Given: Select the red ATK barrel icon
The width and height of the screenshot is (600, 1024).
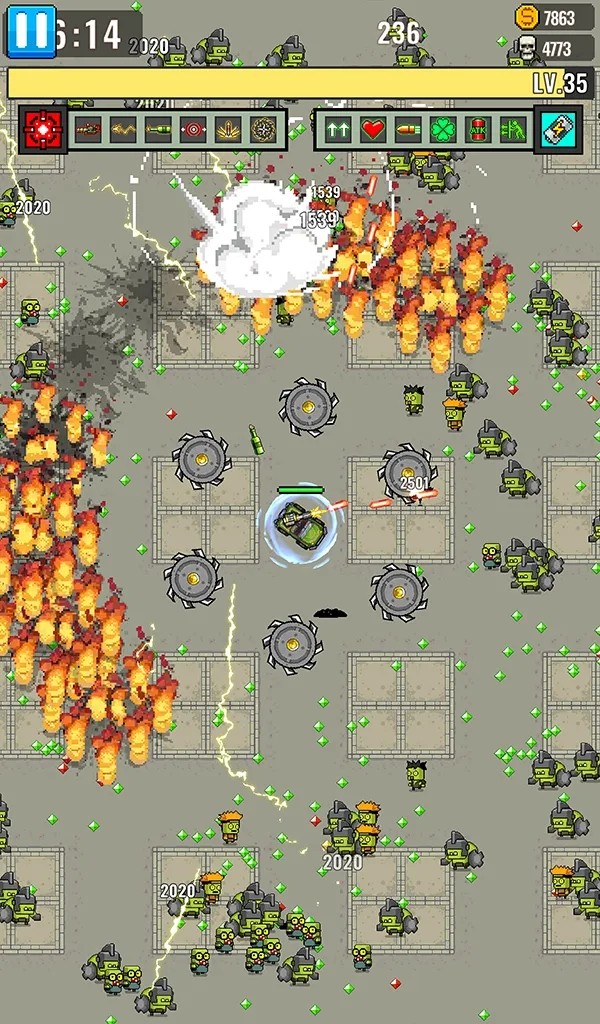Looking at the screenshot, I should (x=478, y=129).
